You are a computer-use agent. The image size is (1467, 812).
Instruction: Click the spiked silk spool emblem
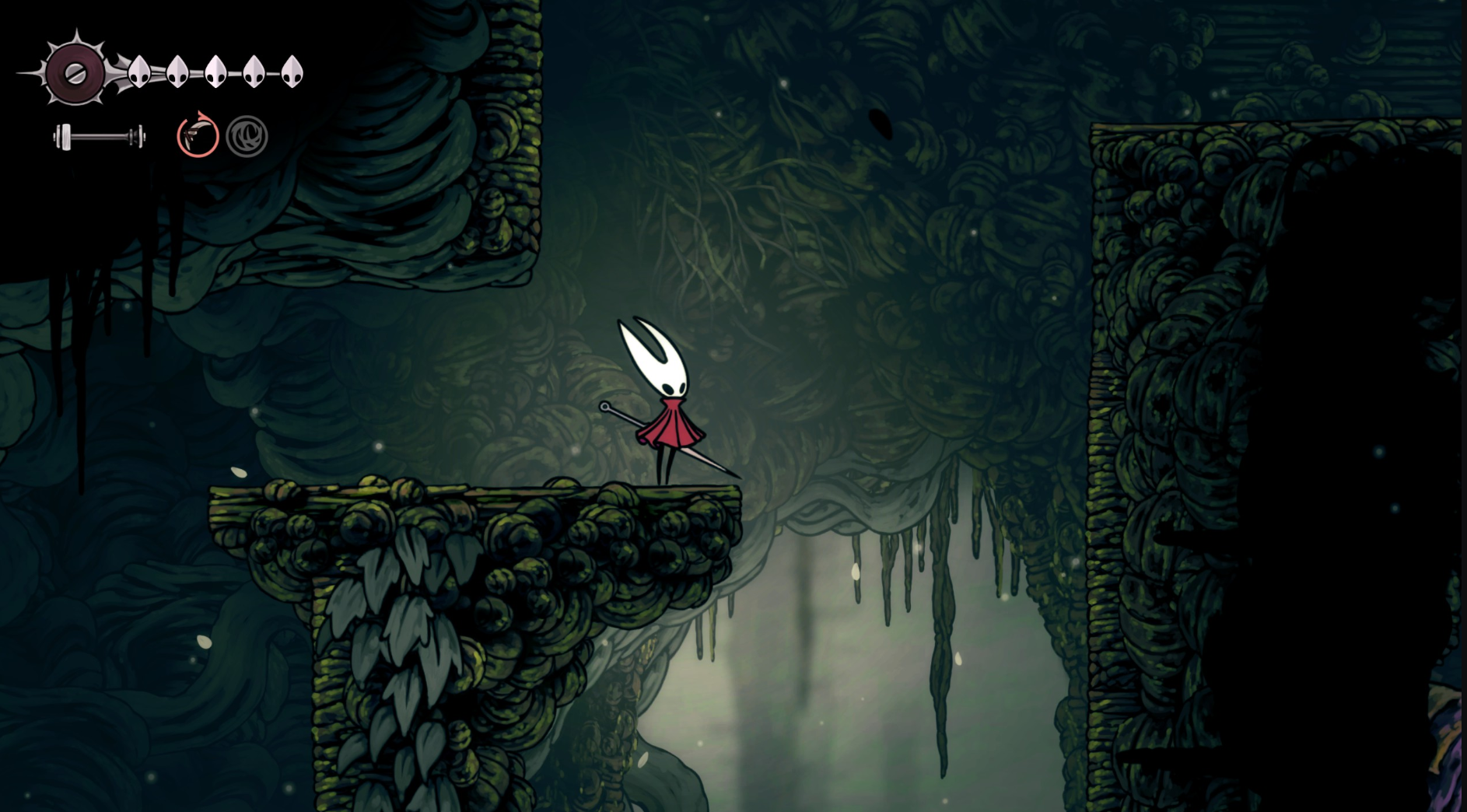point(75,73)
